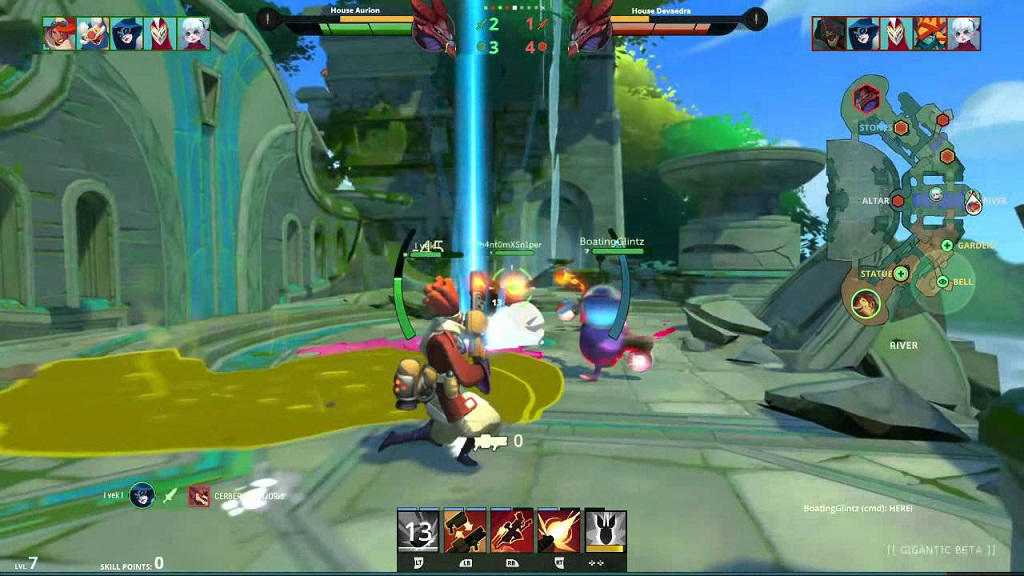The image size is (1024, 576).
Task: Click the ability on cooldown showing 13
Action: coord(418,531)
